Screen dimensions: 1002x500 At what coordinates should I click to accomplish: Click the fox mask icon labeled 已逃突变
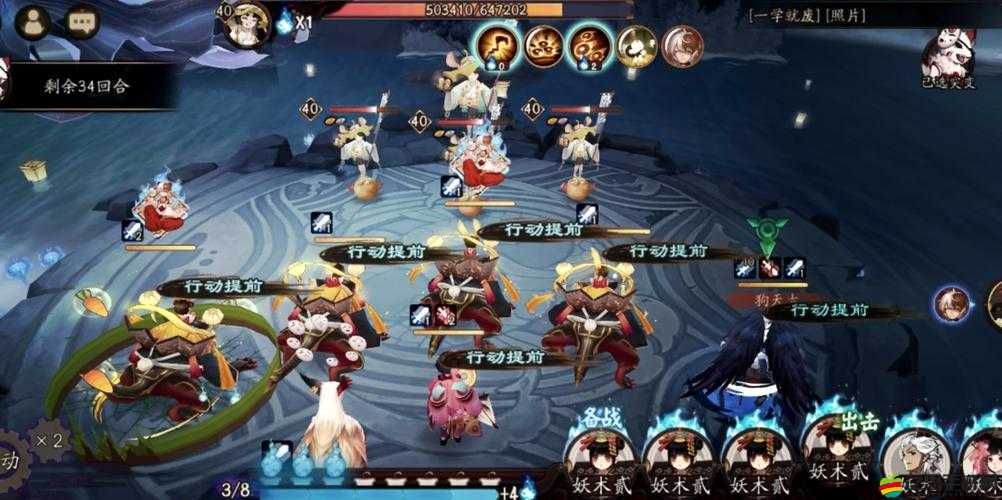[x=948, y=52]
